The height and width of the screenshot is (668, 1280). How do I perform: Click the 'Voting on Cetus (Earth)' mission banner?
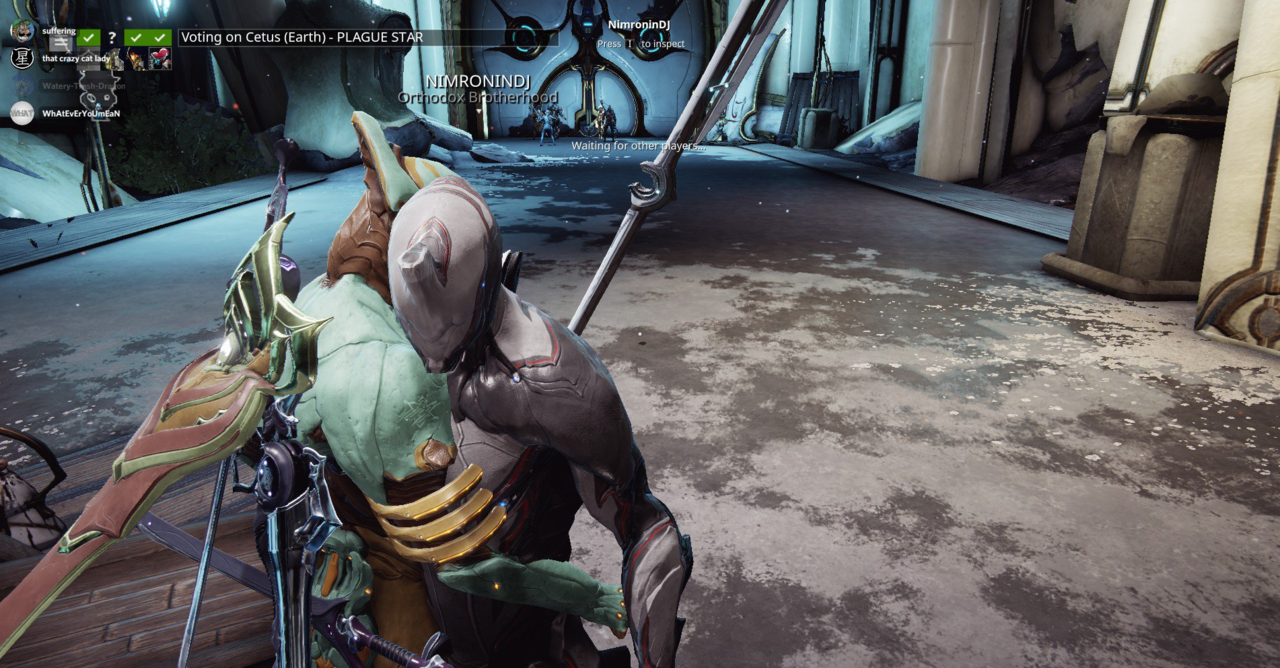coord(301,38)
